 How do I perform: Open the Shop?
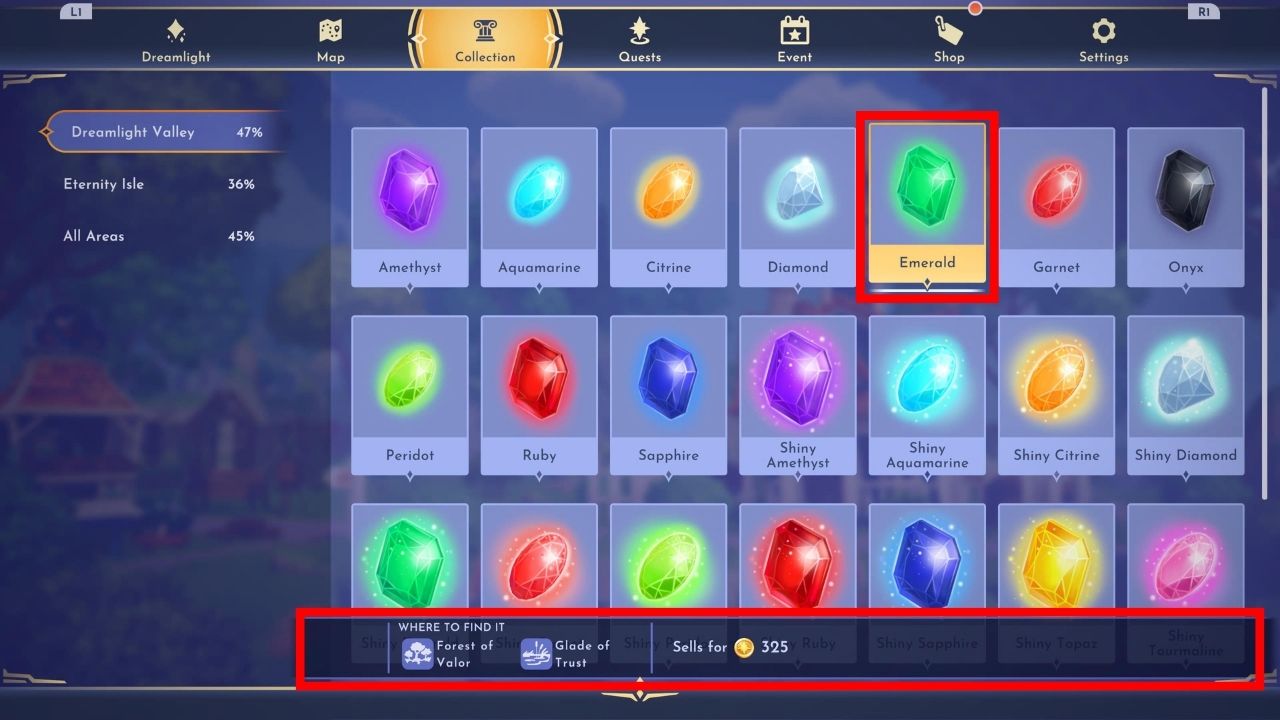[x=948, y=40]
